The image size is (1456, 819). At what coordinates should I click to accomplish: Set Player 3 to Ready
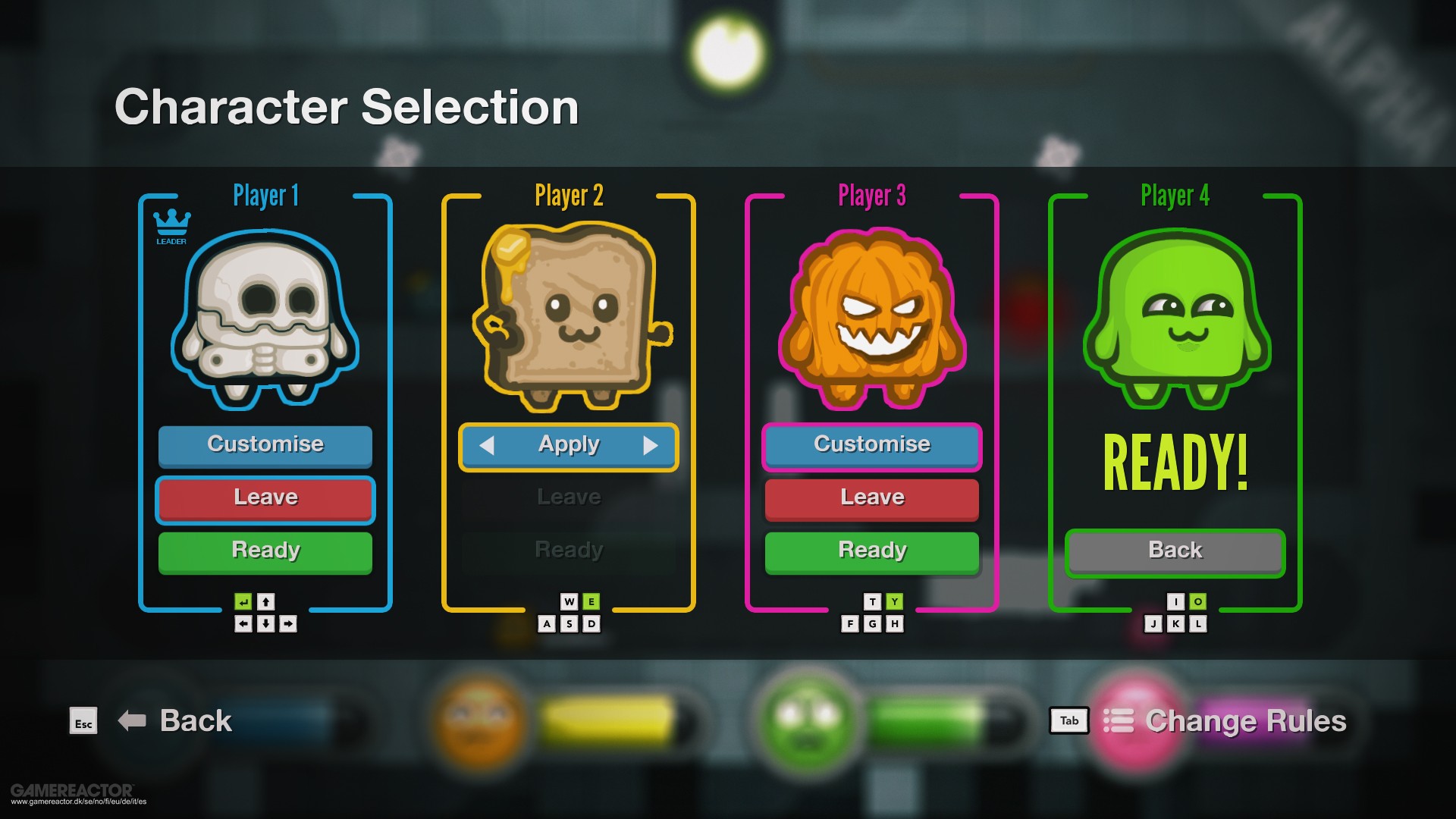point(872,551)
